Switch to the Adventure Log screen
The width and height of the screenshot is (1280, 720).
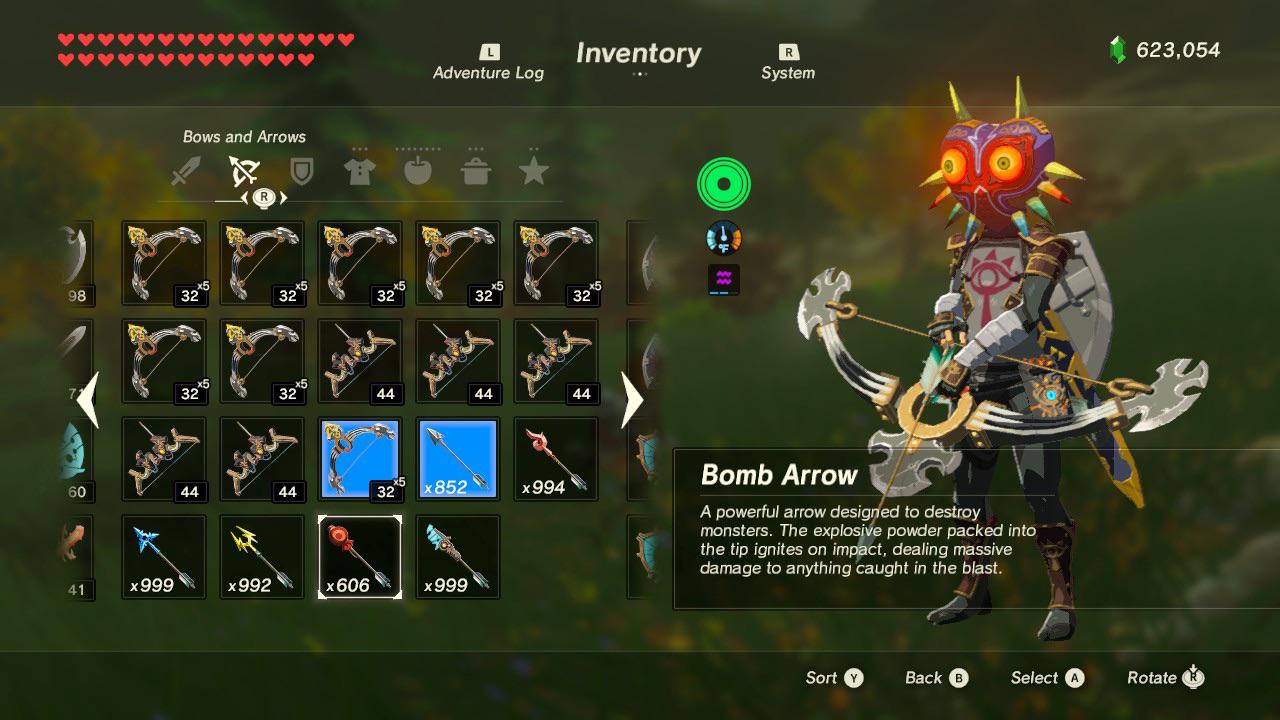click(488, 62)
